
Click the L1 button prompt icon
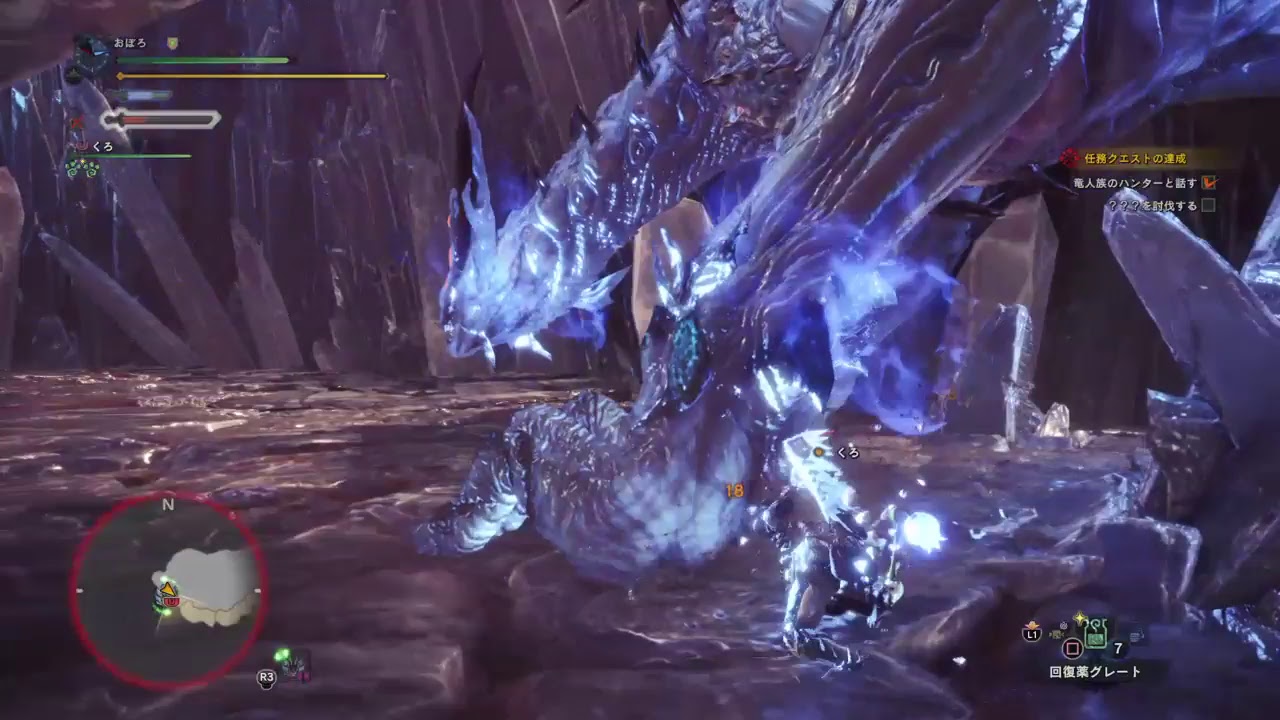tap(1033, 633)
